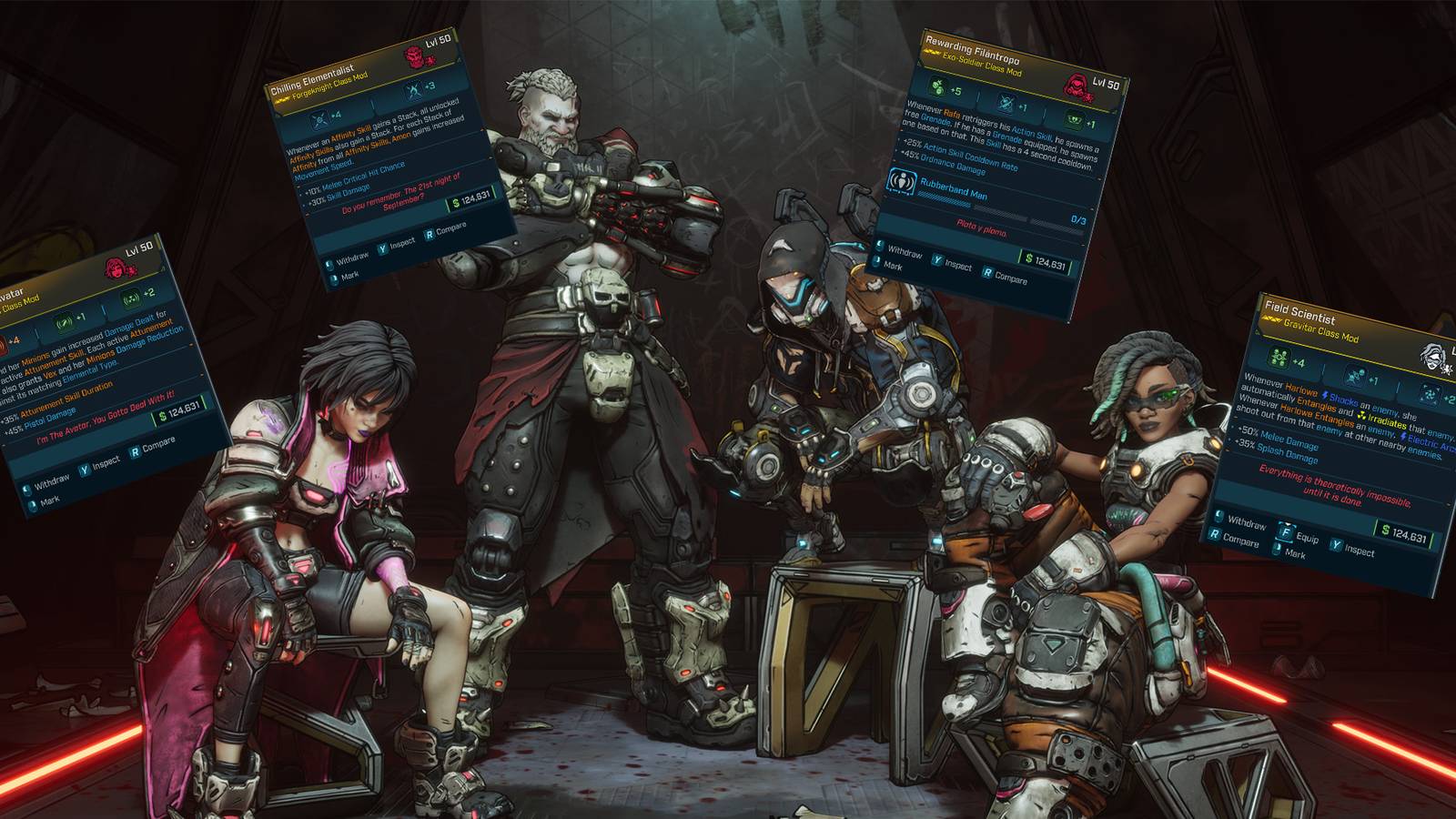Click the Rubberband Man augment icon
The width and height of the screenshot is (1456, 819).
(901, 184)
